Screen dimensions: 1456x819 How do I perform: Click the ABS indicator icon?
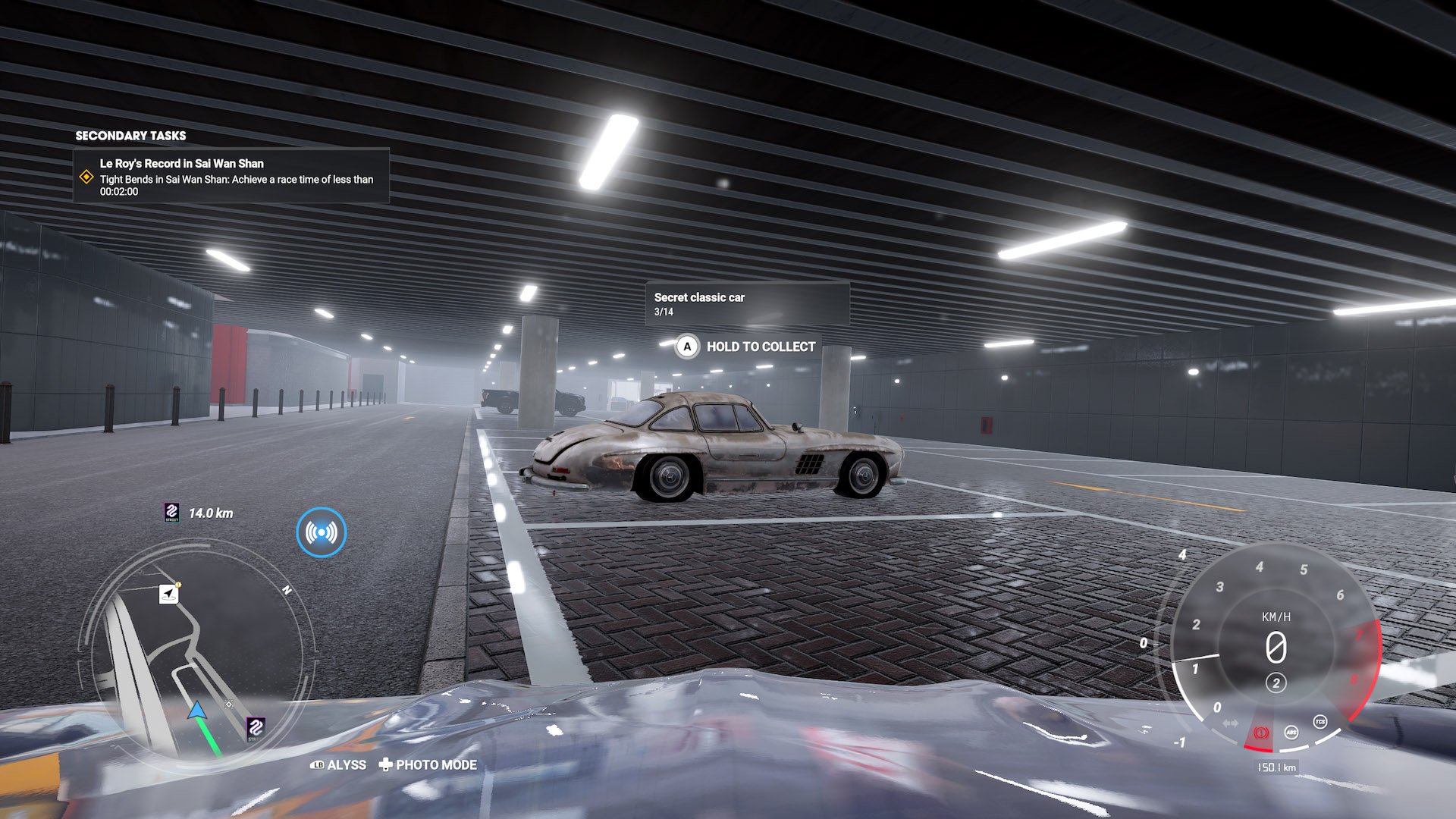click(x=1291, y=732)
